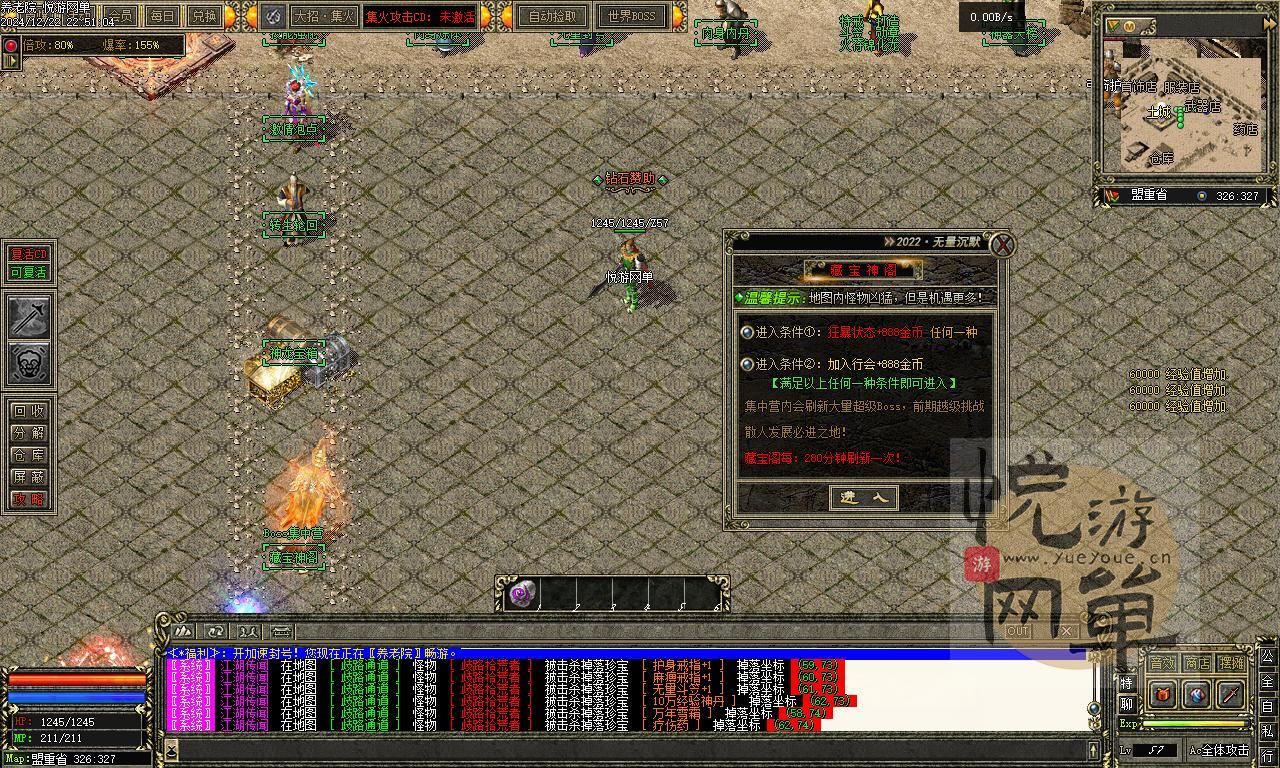Open the 摆摊 stall function

pos(1232,663)
